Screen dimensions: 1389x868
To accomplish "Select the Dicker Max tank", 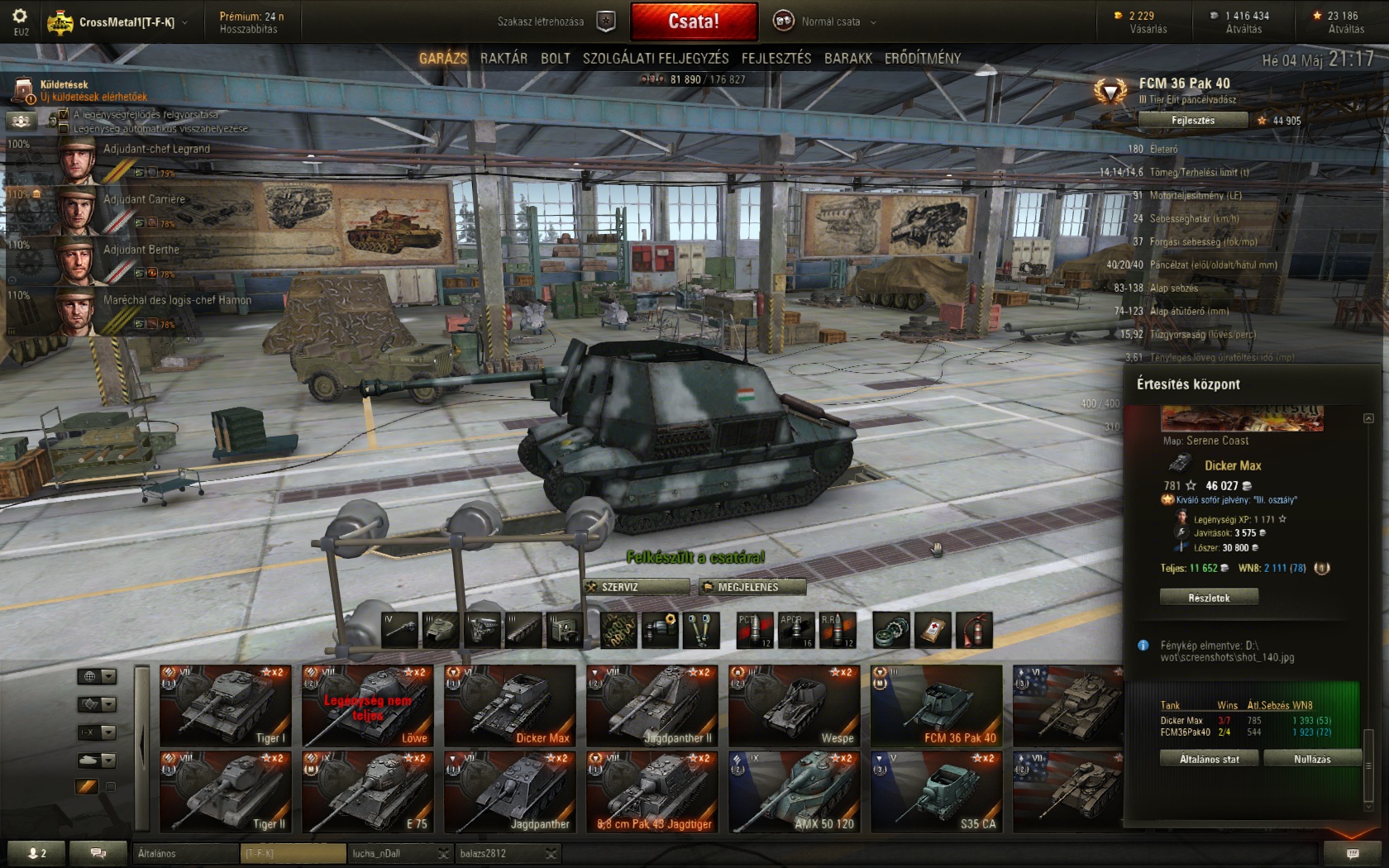I will (x=509, y=705).
